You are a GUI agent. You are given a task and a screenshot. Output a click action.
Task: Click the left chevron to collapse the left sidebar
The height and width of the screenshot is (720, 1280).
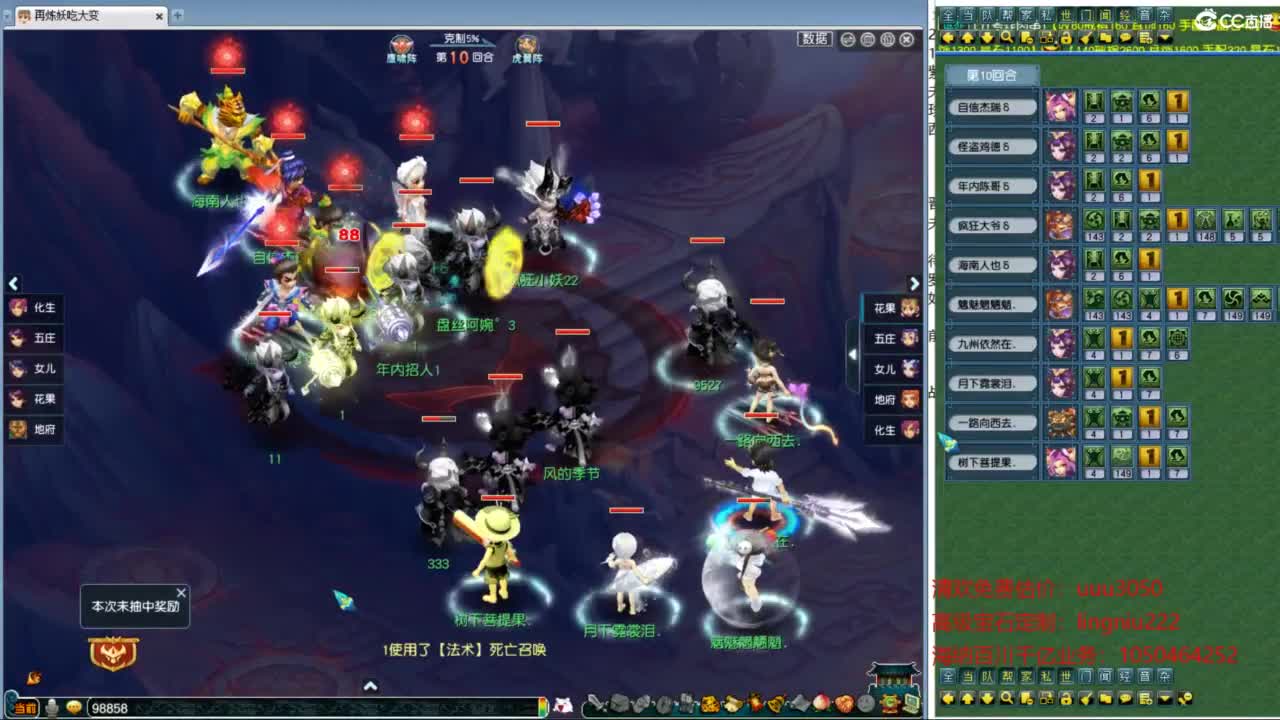pos(14,284)
